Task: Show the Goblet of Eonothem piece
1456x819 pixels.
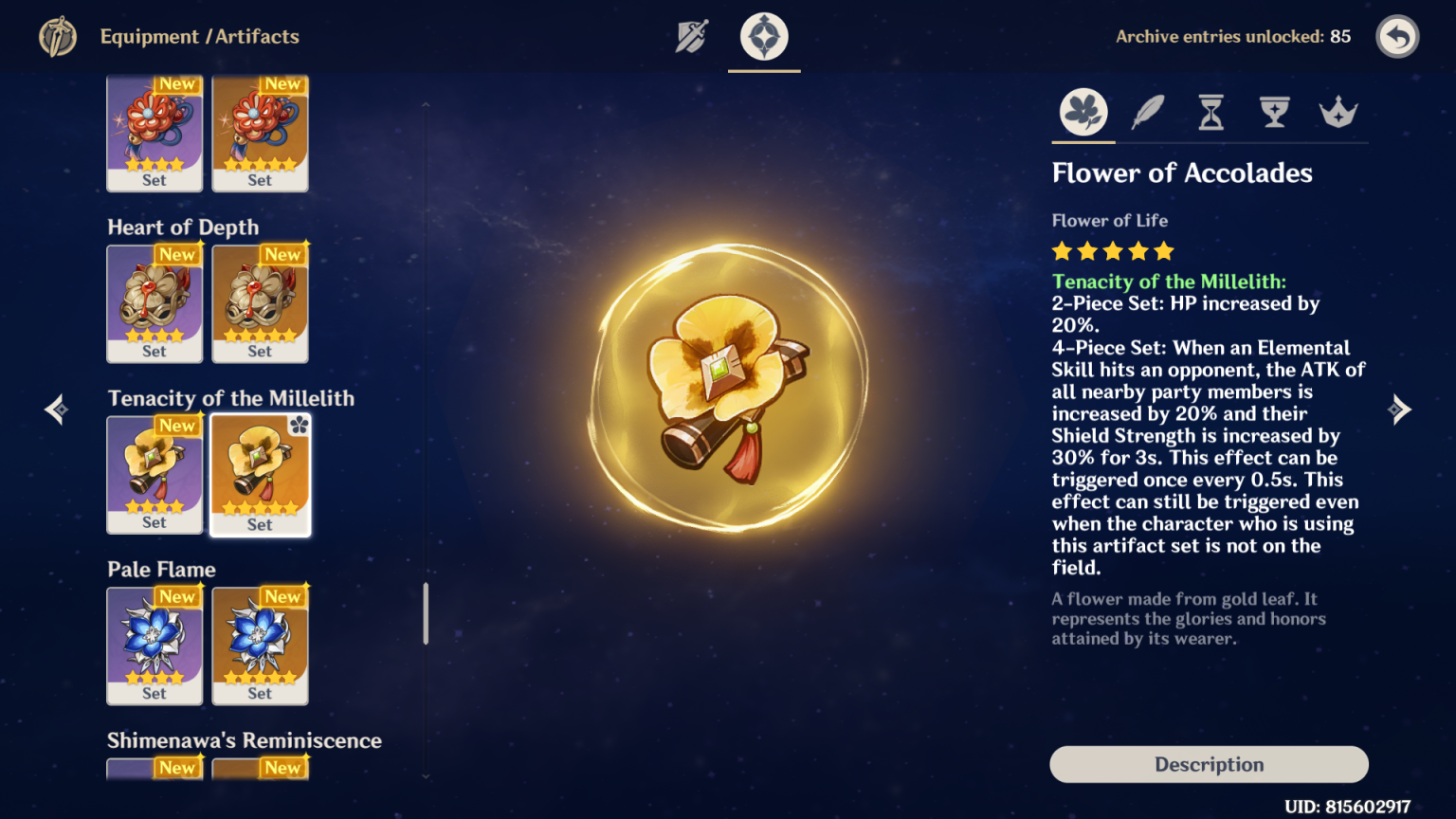Action: (x=1274, y=113)
